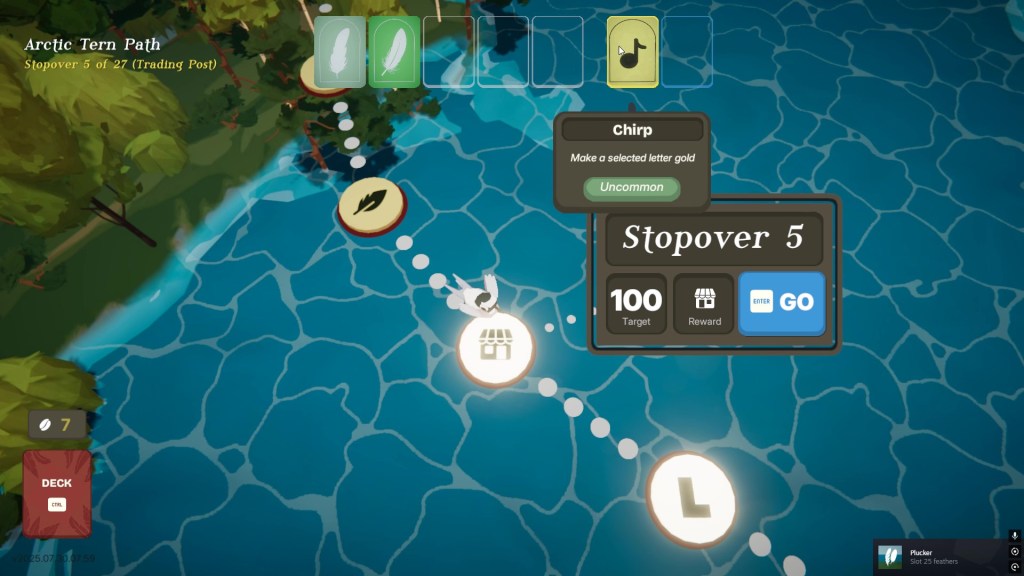
Task: Toggle the overlay microphone icon
Action: click(1015, 536)
